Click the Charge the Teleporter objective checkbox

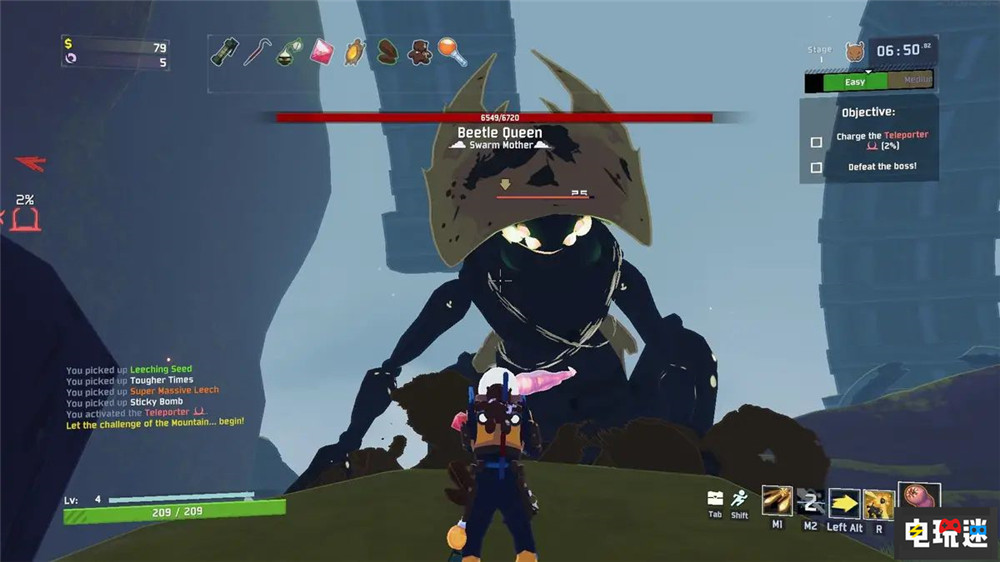tap(816, 142)
